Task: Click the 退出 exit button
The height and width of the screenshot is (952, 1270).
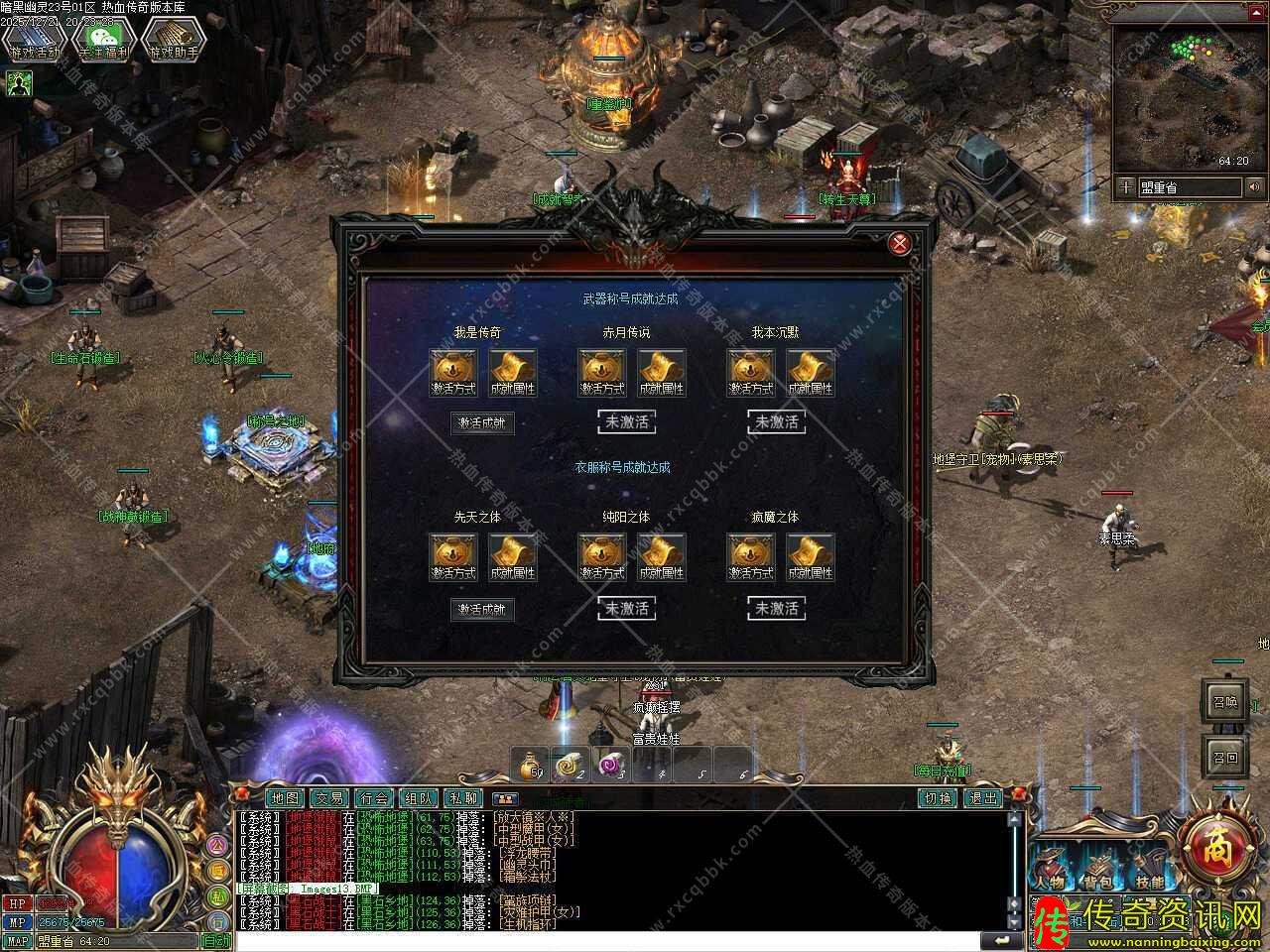Action: [983, 797]
